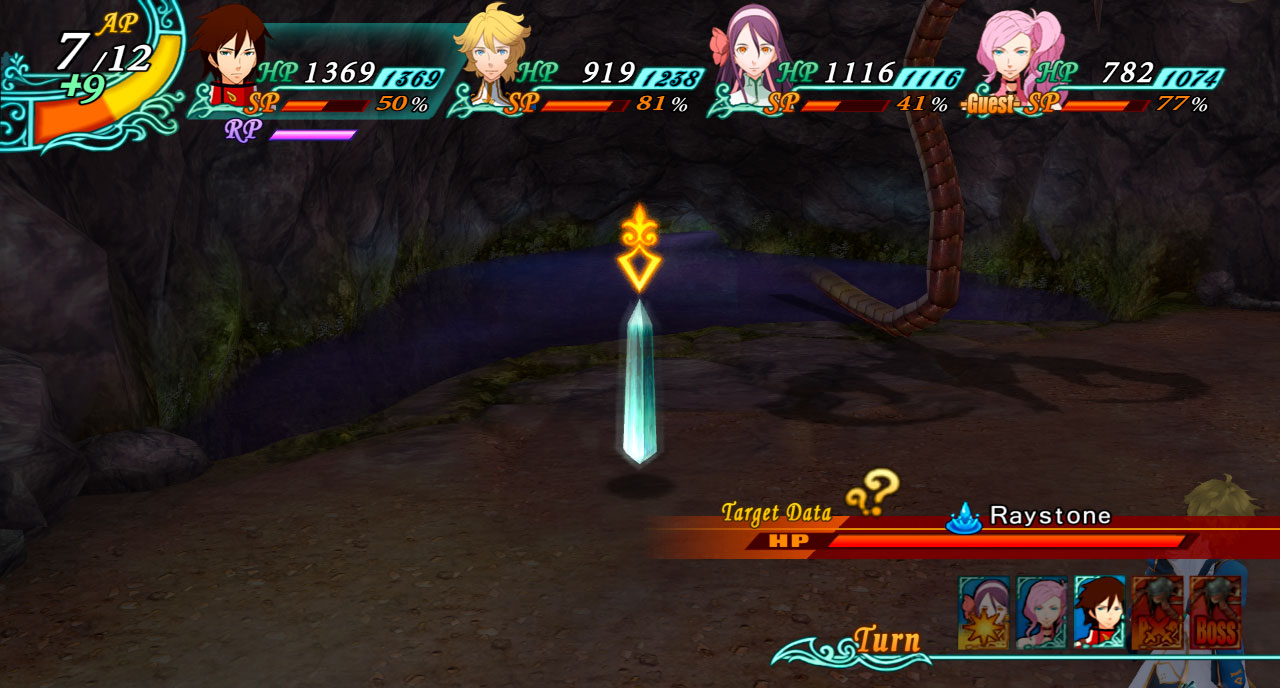
Task: Select the enemy turn card marked BOSS
Action: pyautogui.click(x=1215, y=613)
